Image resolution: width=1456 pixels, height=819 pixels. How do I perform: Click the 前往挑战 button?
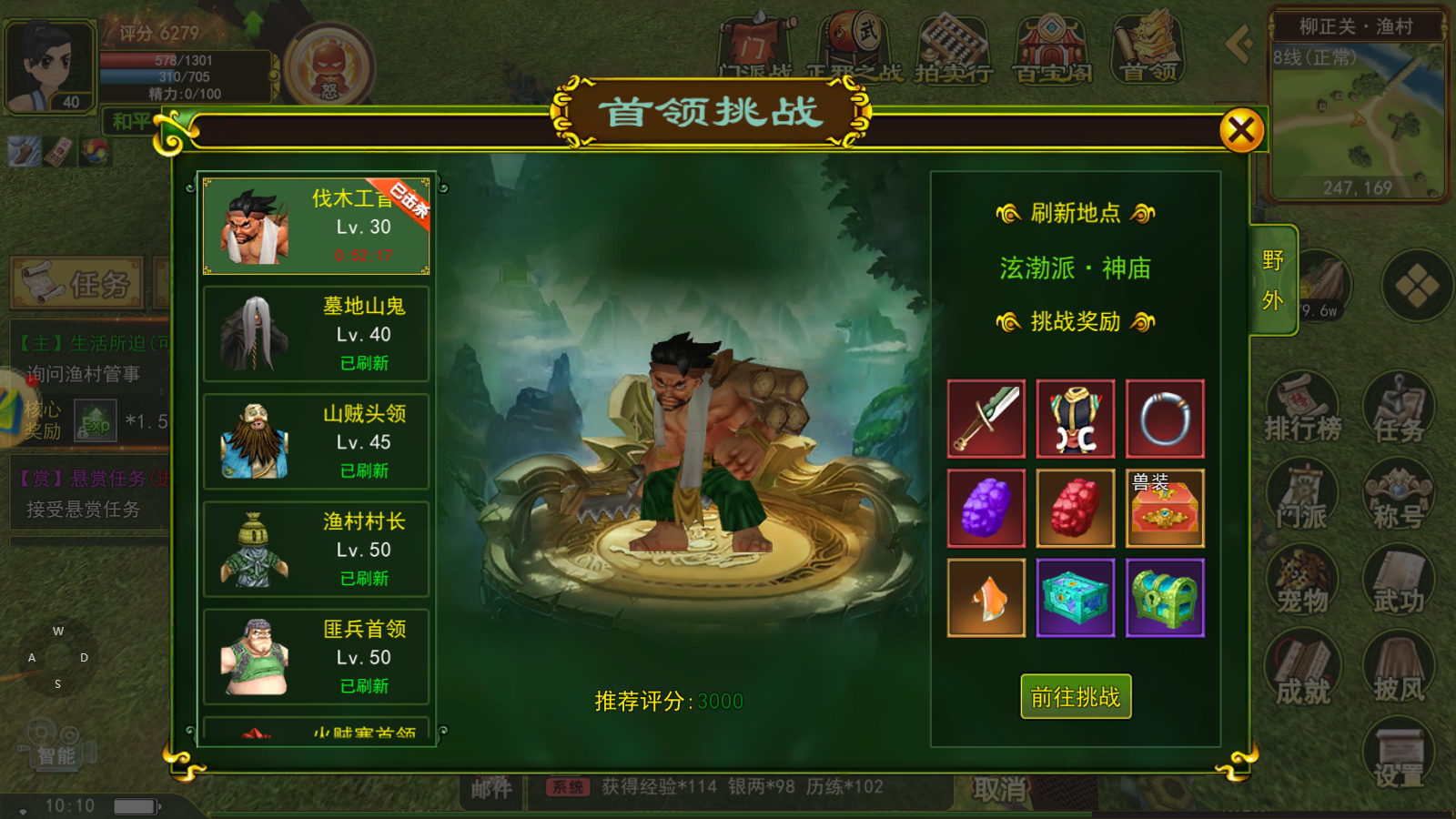(1076, 697)
